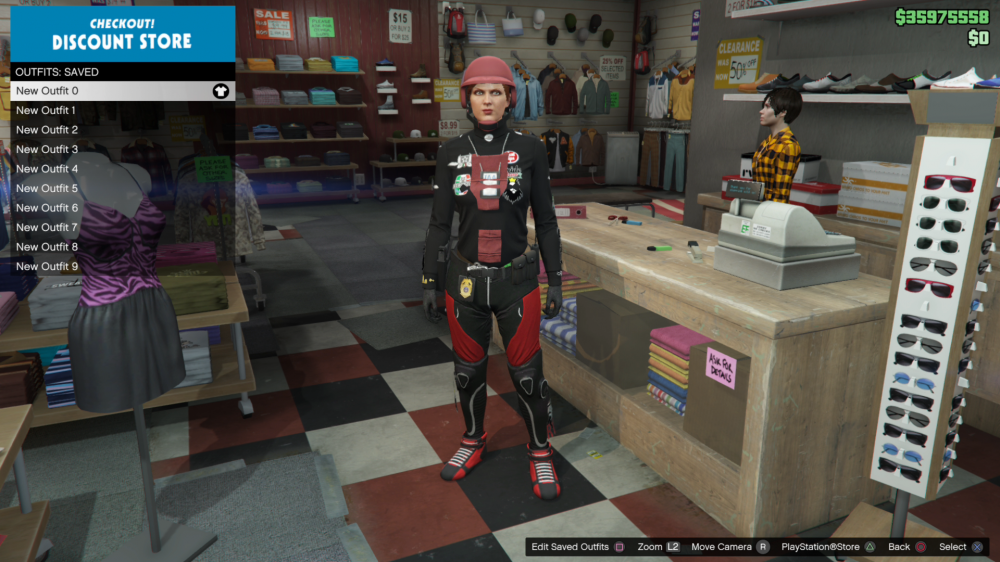The height and width of the screenshot is (562, 1000).
Task: Select the New Outfit 3 row
Action: click(47, 149)
